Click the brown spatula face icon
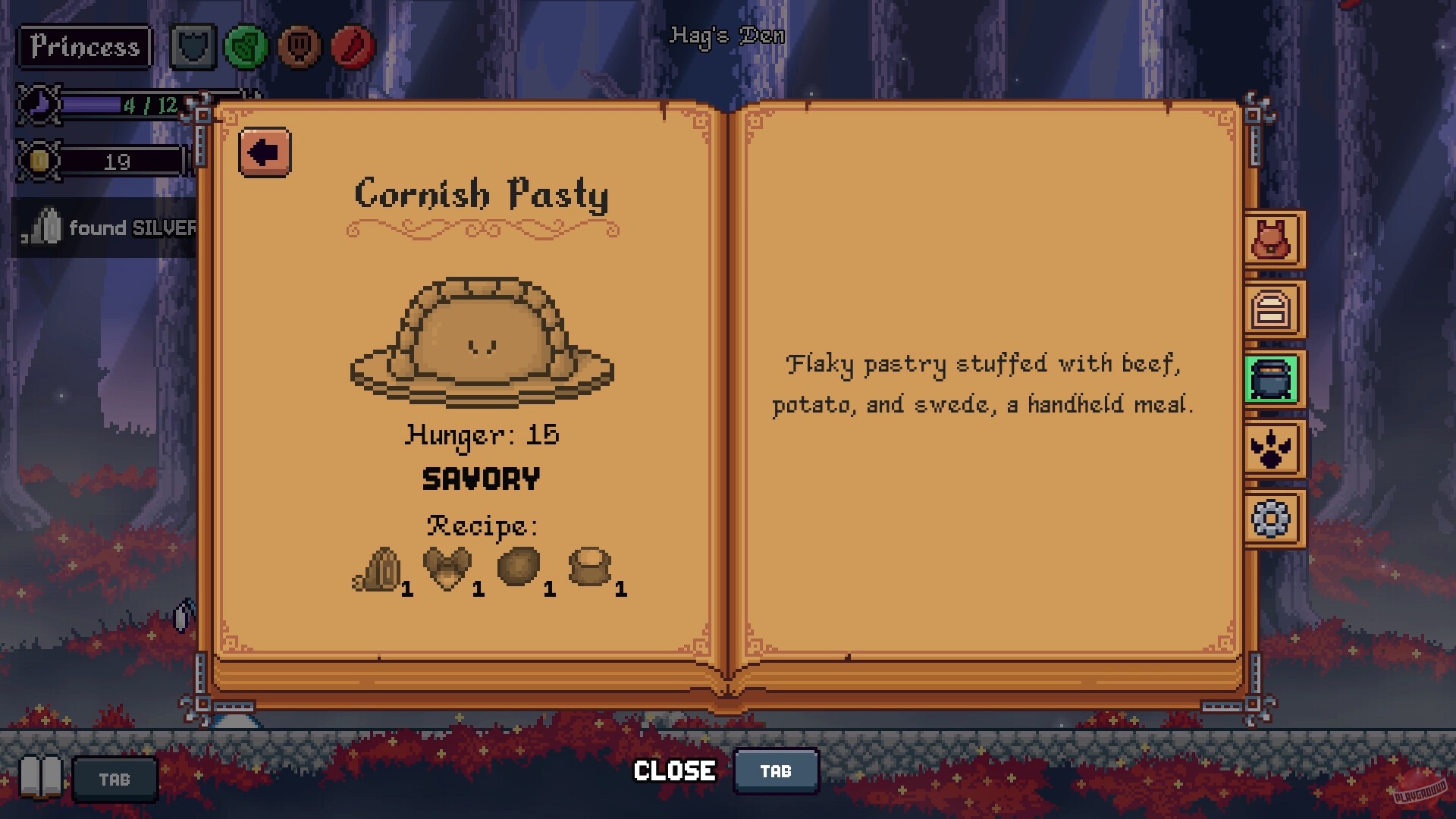The image size is (1456, 819). (297, 47)
